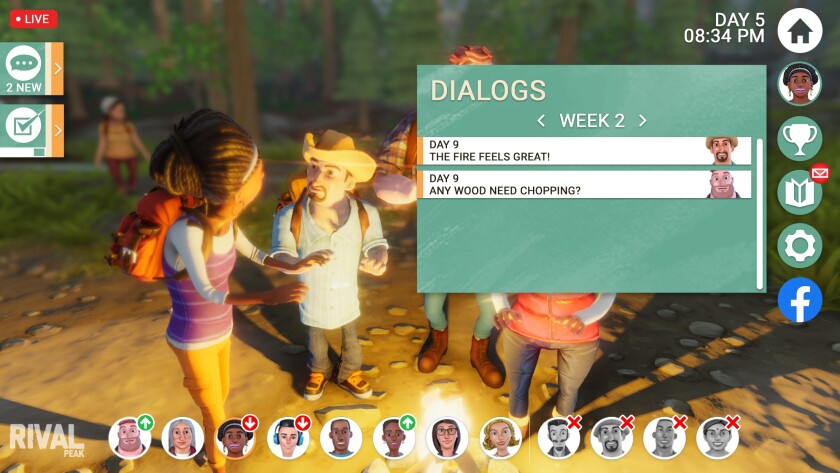Select the gray-haired woman contestant avatar
This screenshot has height=473, width=840.
point(182,437)
